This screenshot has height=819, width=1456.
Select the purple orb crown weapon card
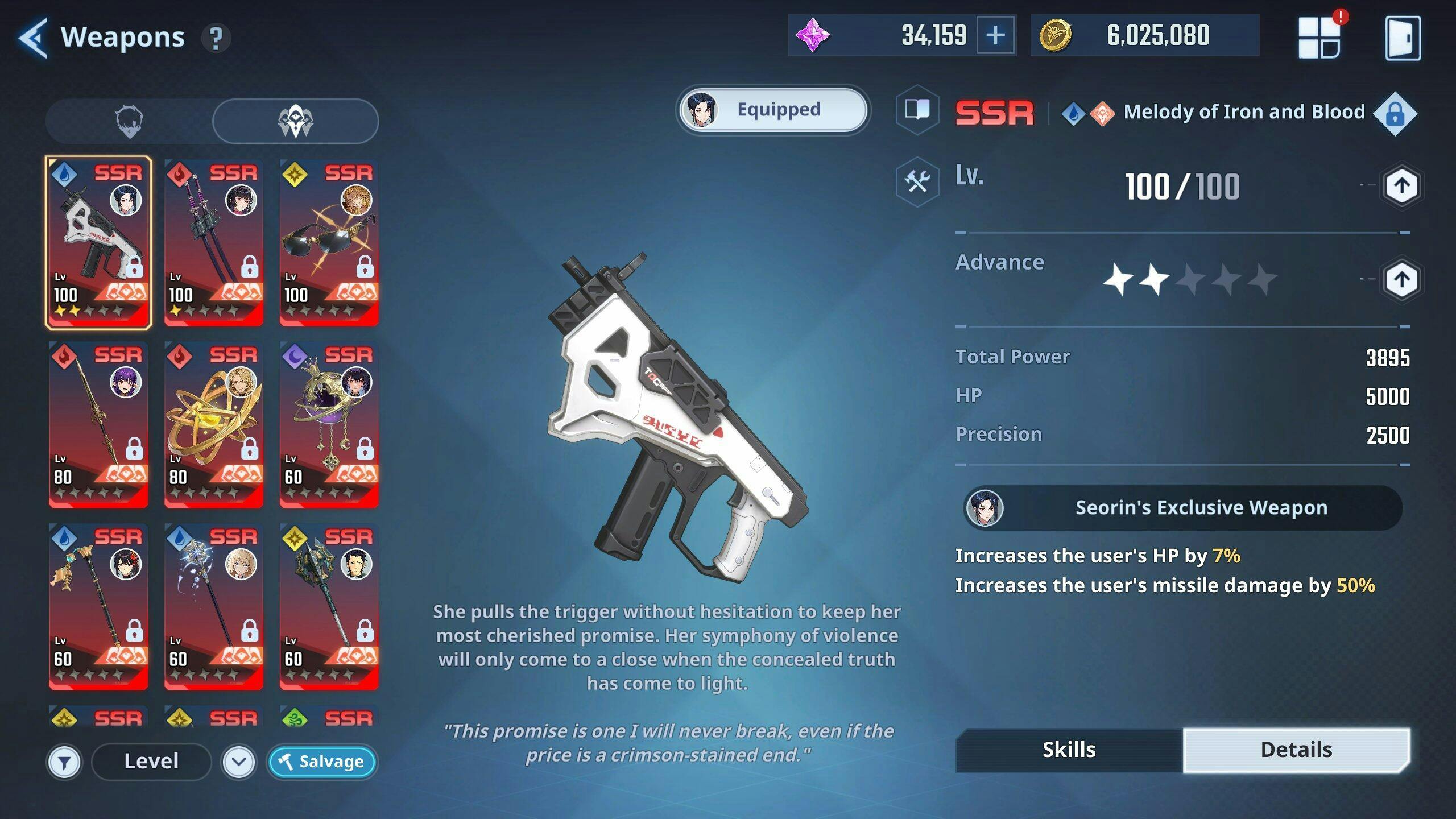coord(329,425)
